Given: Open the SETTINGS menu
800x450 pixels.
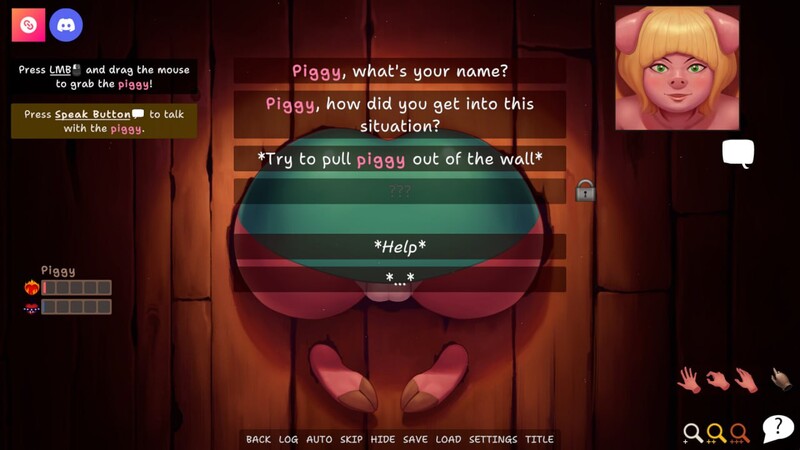Looking at the screenshot, I should pyautogui.click(x=493, y=439).
